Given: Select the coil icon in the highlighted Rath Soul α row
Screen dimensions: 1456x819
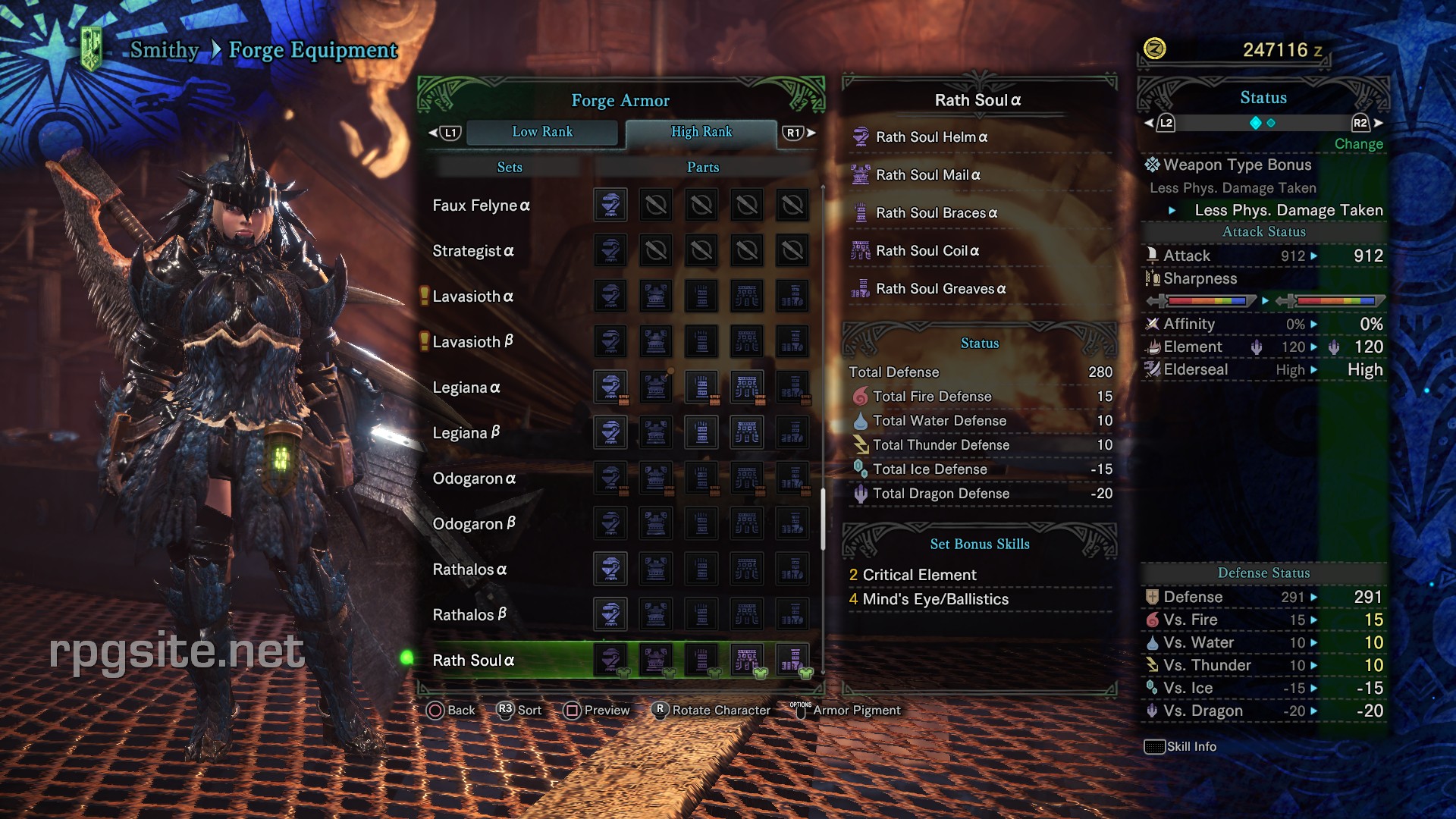Looking at the screenshot, I should [x=747, y=660].
